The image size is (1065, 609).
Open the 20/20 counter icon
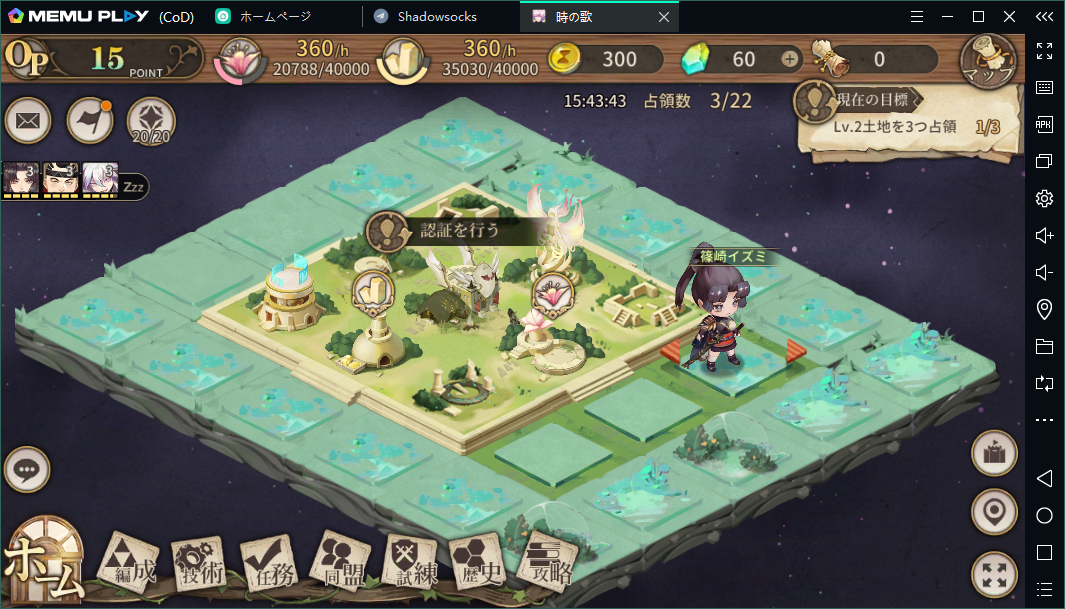pyautogui.click(x=151, y=122)
